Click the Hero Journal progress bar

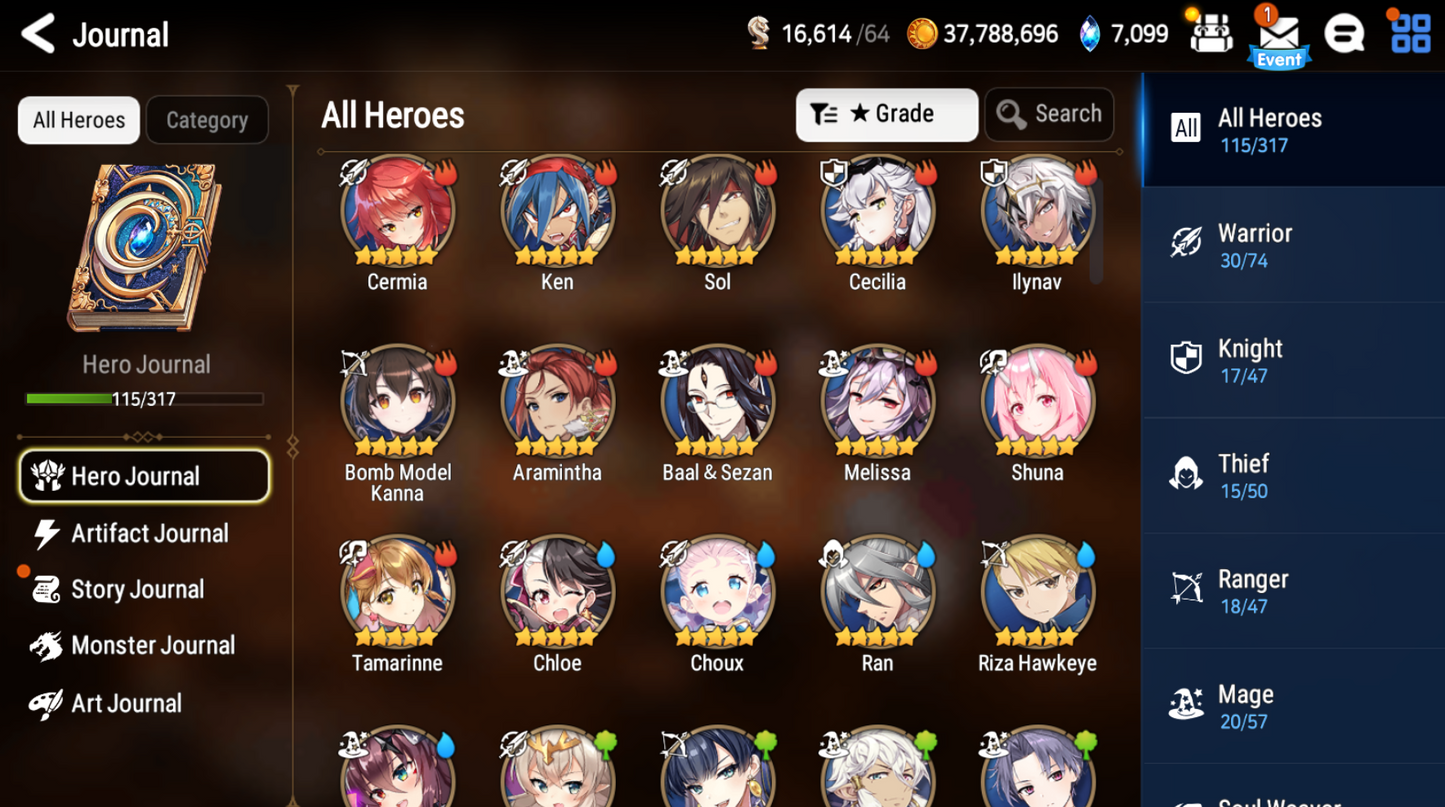point(146,399)
